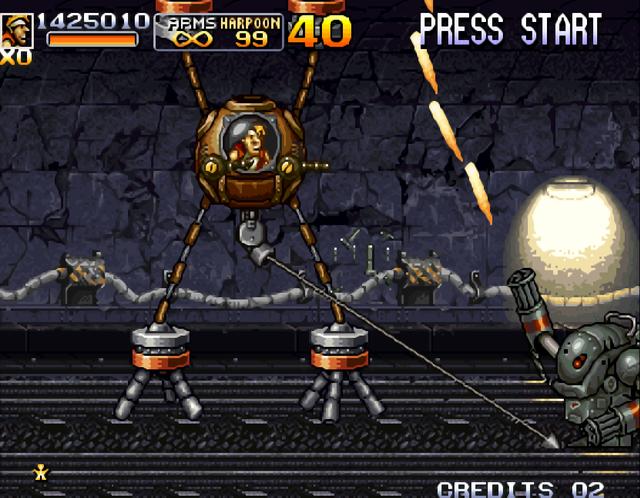Click the player one character portrait
The width and height of the screenshot is (640, 498).
[16, 30]
